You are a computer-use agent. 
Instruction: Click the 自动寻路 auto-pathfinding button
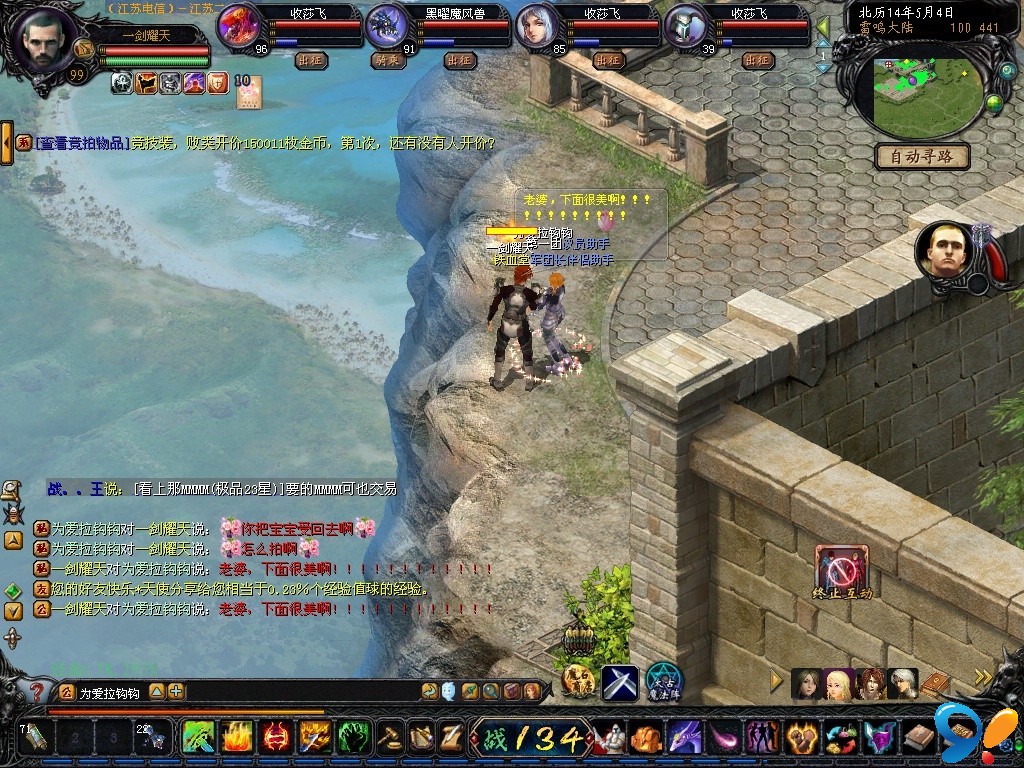click(x=922, y=157)
